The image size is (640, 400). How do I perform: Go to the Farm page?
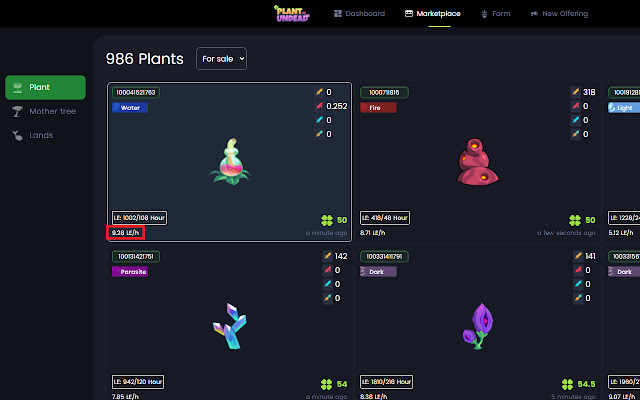497,14
